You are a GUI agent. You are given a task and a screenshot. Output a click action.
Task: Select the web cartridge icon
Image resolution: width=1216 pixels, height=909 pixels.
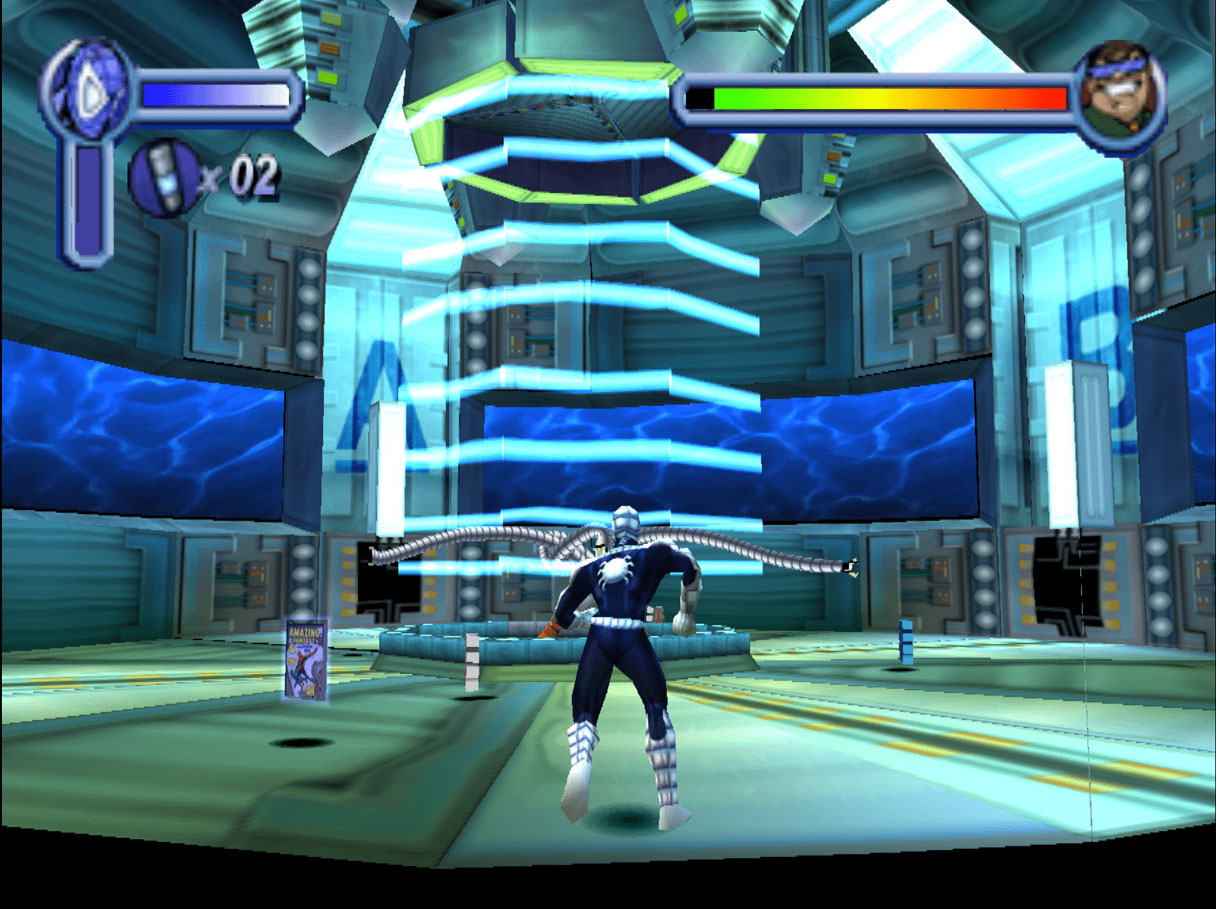pos(165,179)
